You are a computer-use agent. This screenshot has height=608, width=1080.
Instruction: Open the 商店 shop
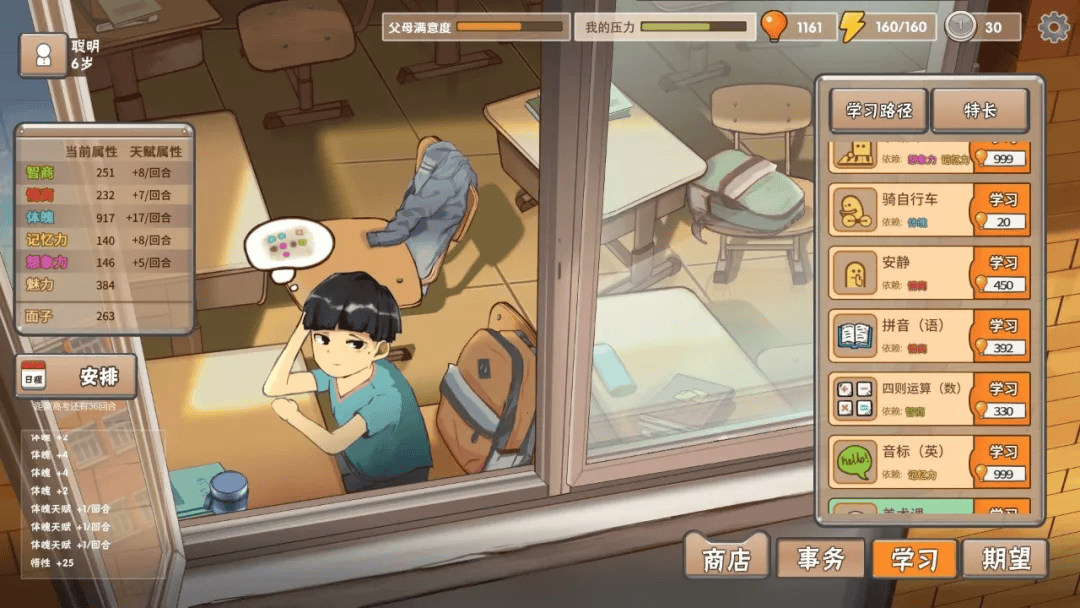click(x=727, y=558)
